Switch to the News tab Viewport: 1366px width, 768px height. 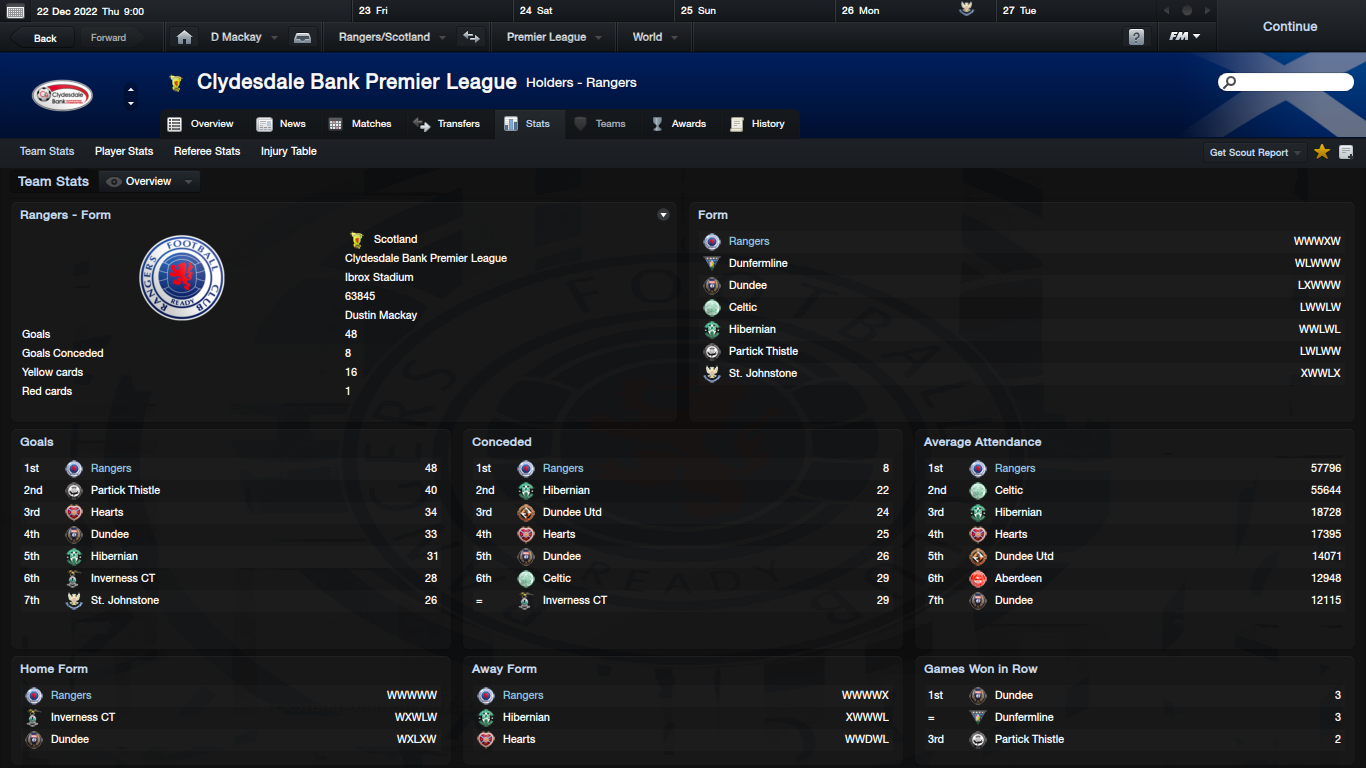tap(282, 124)
